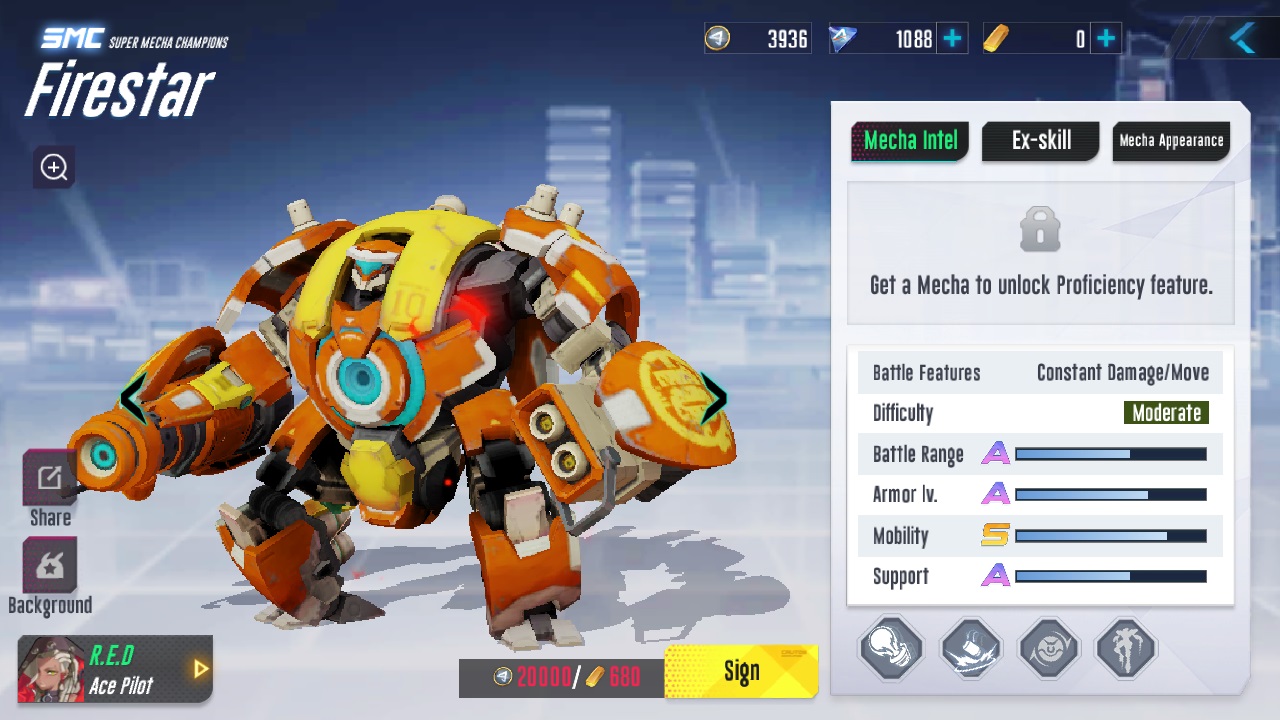1280x720 pixels.
Task: Add more gold bar currency
Action: point(1106,39)
